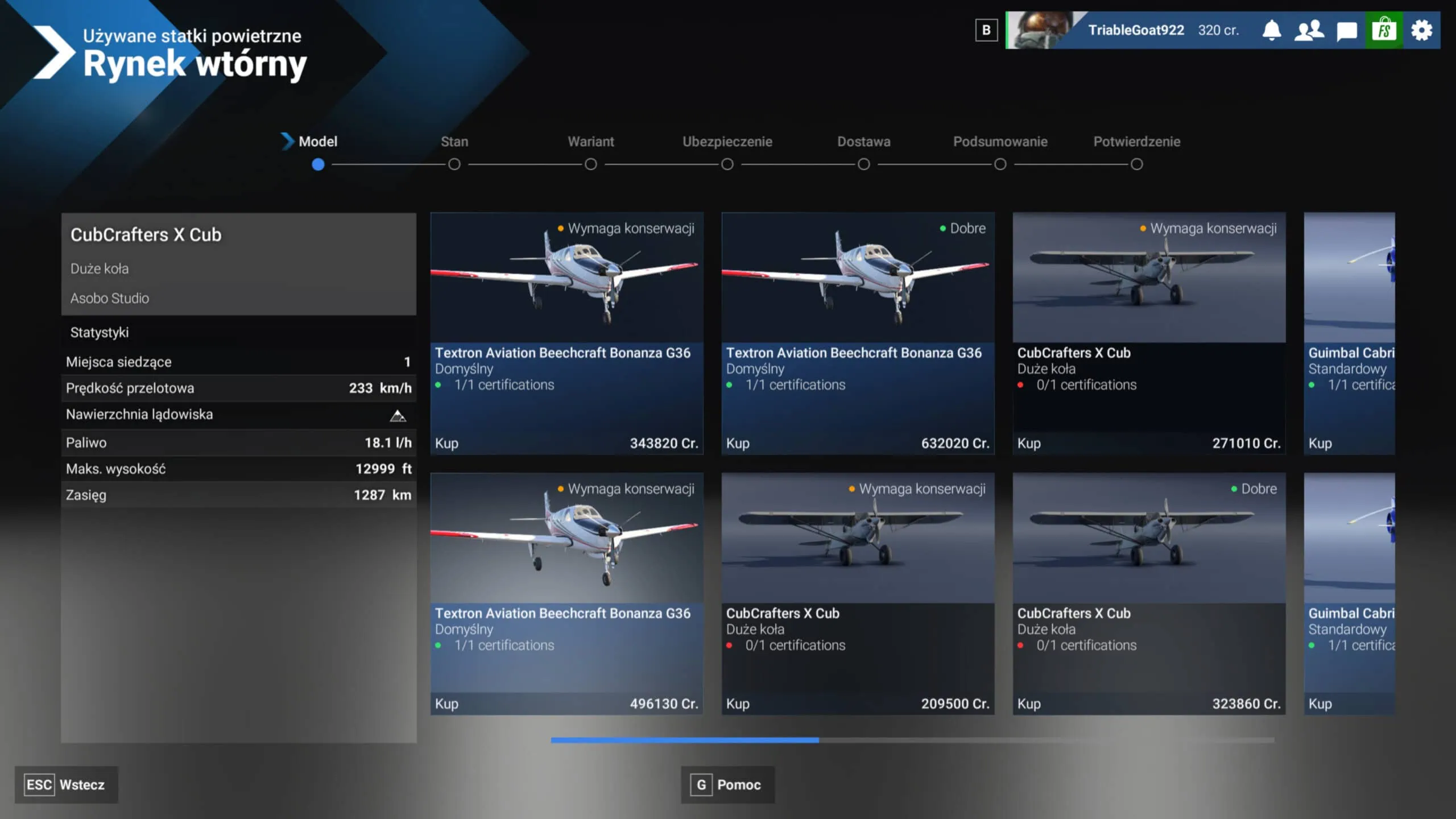Screen dimensions: 1456x819
Task: Open the Podsumowanie step
Action: (1000, 165)
